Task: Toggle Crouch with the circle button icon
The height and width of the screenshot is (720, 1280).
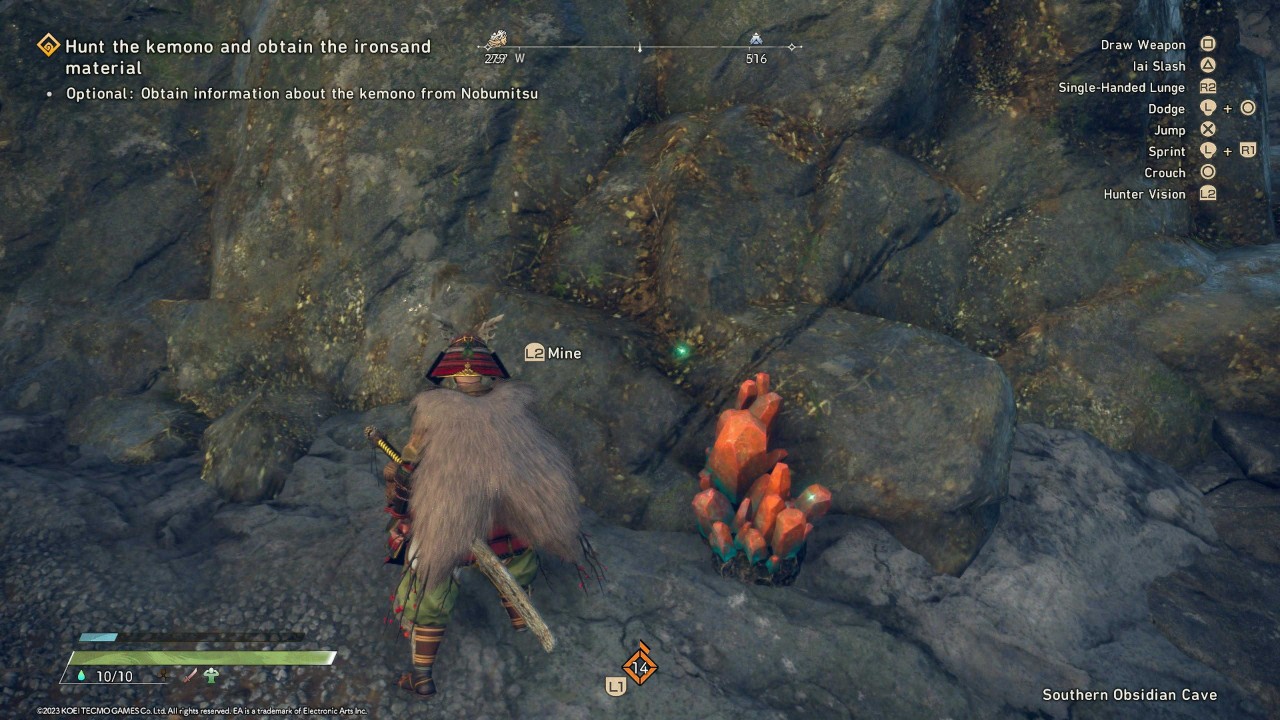Action: [x=1207, y=172]
